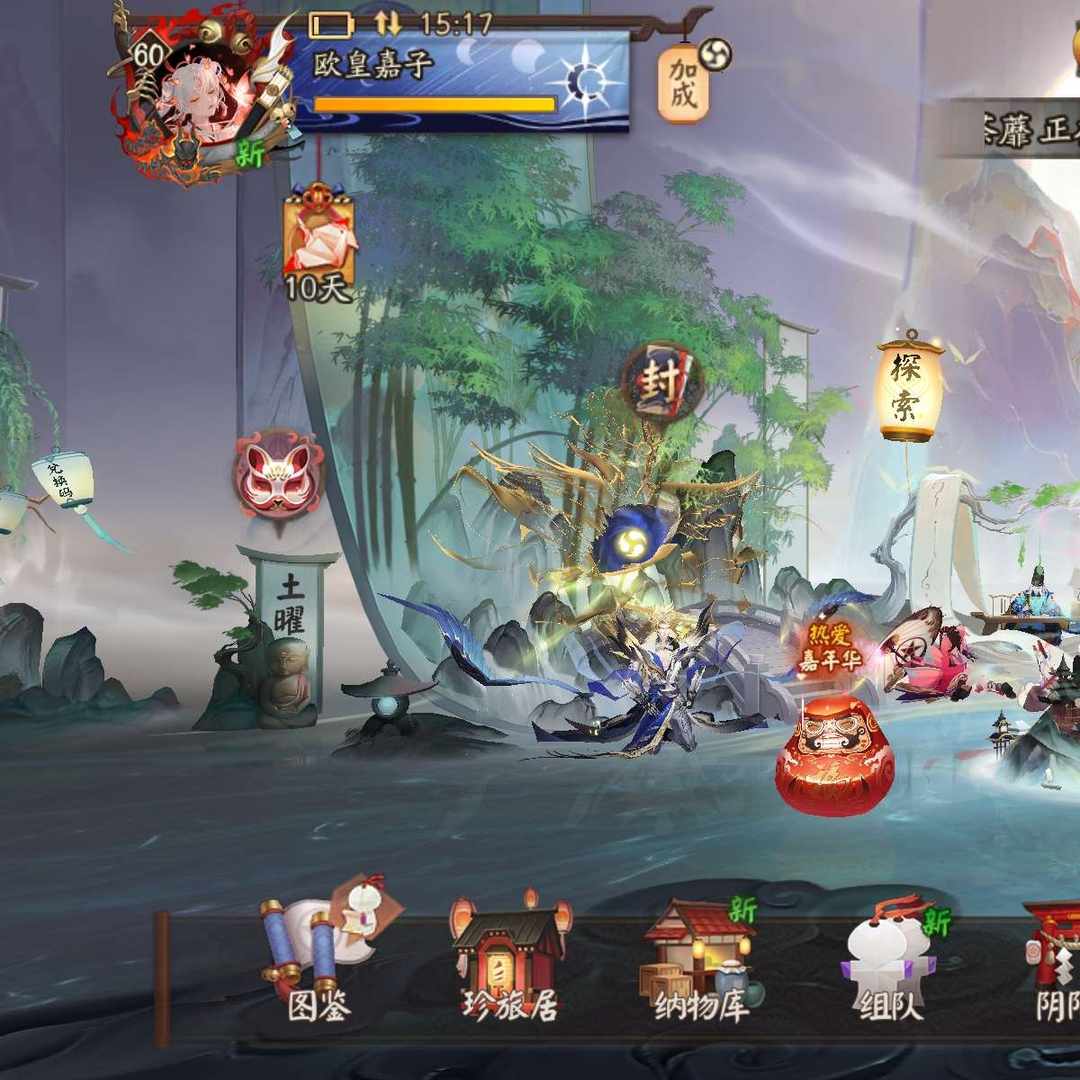Open the 封 seal event icon
The image size is (1080, 1080).
pos(662,381)
